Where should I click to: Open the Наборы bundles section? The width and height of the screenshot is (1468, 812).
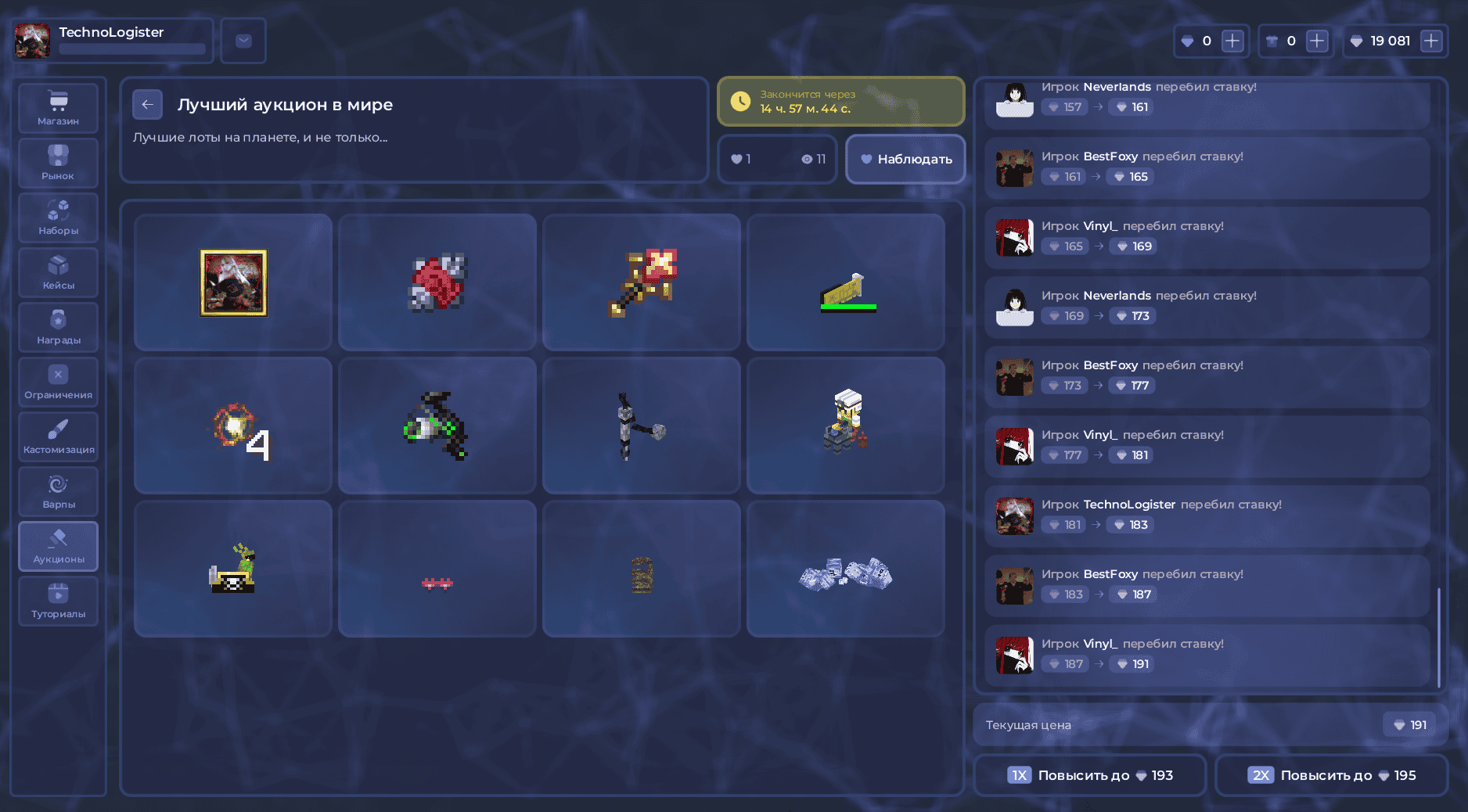(59, 217)
